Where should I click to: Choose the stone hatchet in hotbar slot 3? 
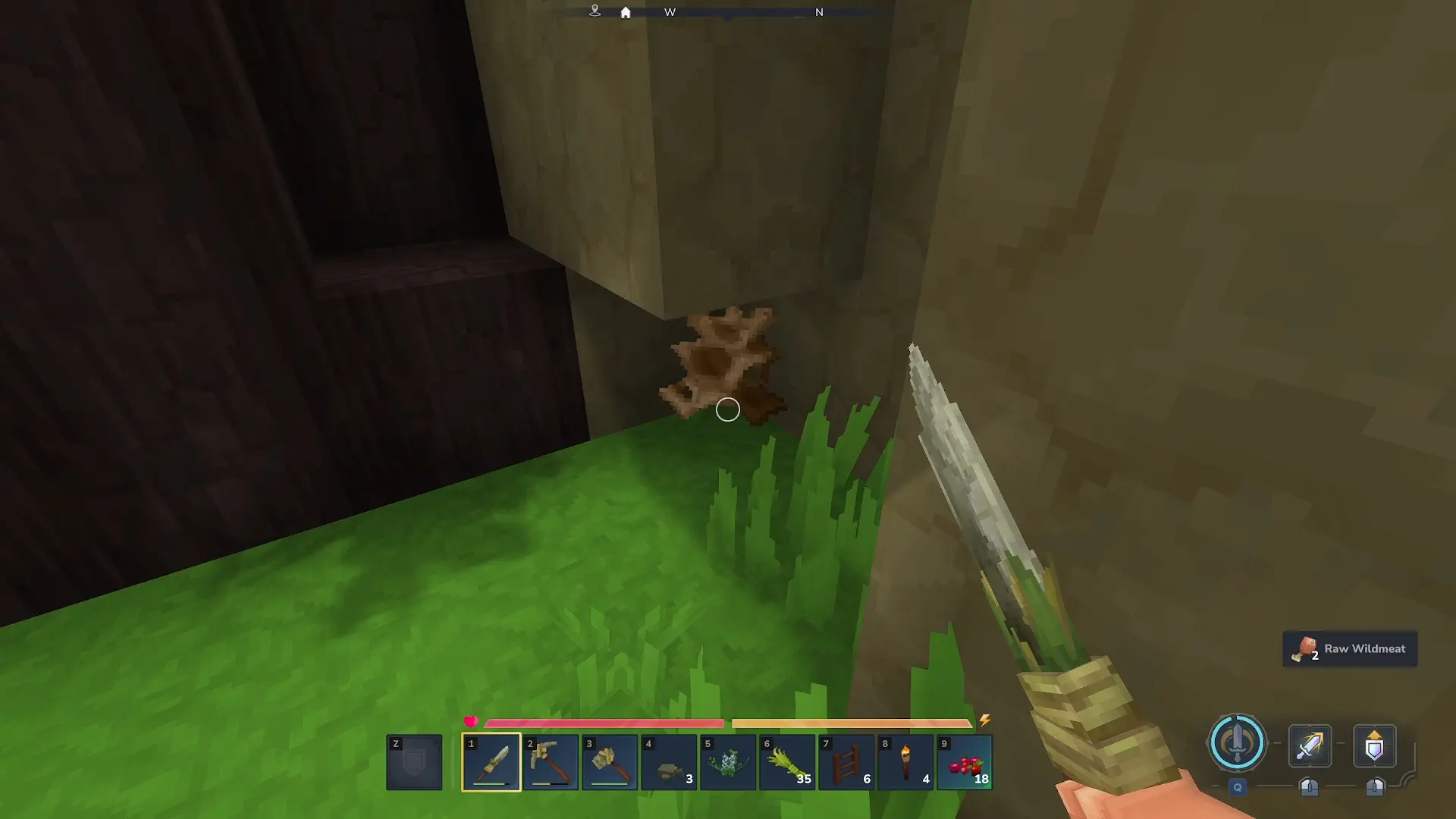coord(610,761)
